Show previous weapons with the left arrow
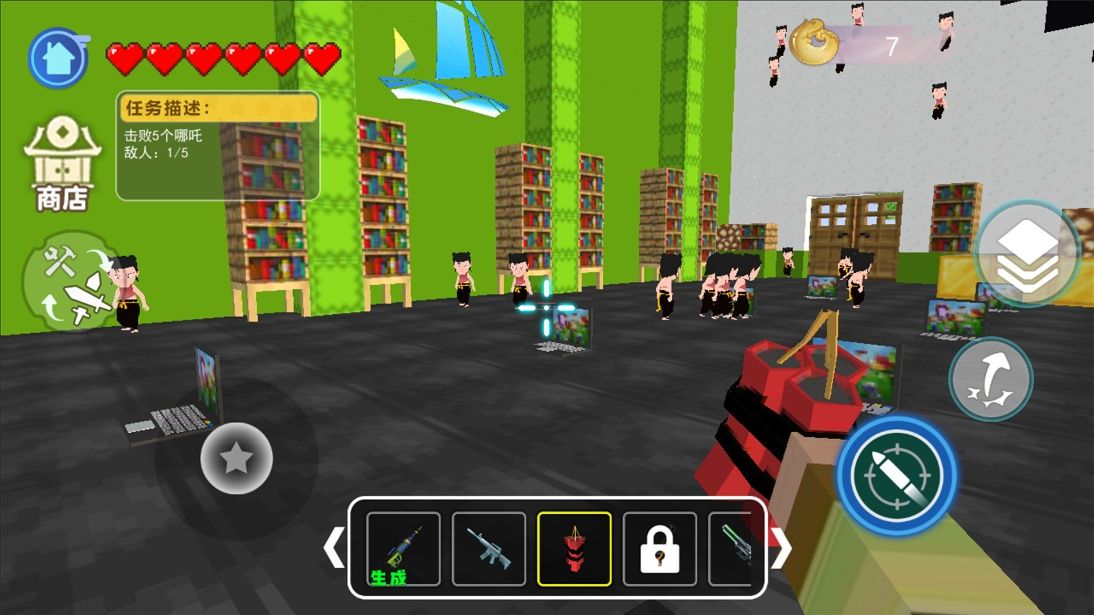Viewport: 1094px width, 615px height. [335, 547]
